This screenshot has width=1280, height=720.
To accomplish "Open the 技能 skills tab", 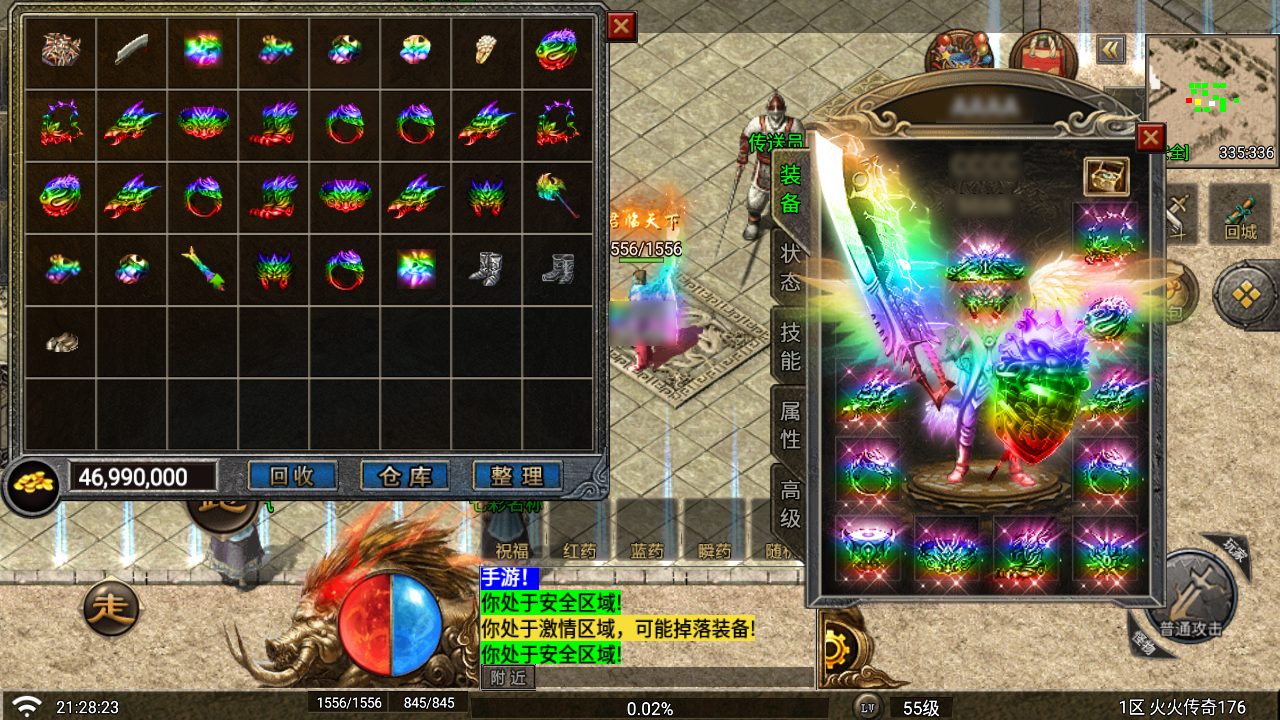I will point(790,346).
